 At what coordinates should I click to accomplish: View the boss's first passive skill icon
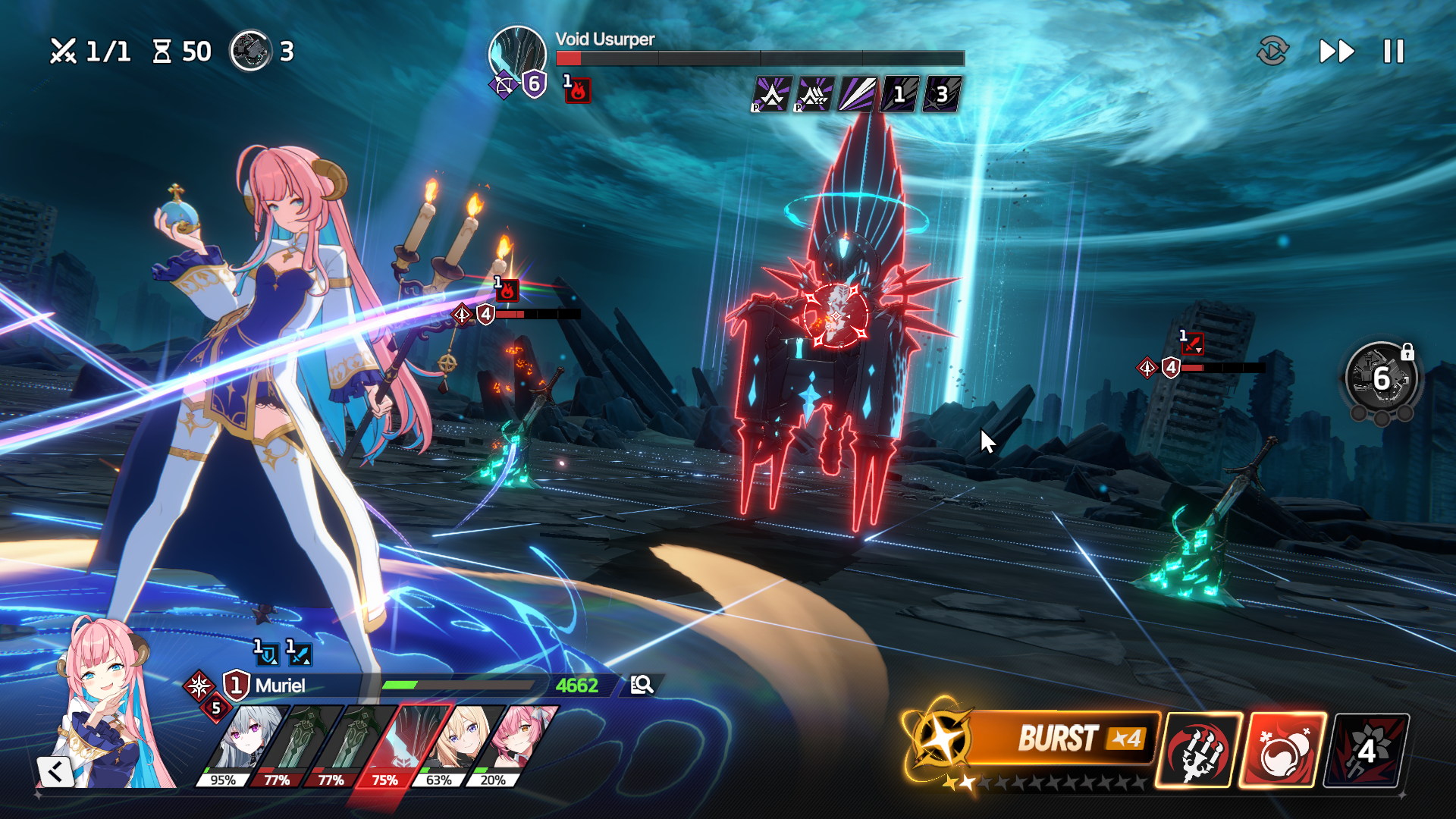pos(771,95)
